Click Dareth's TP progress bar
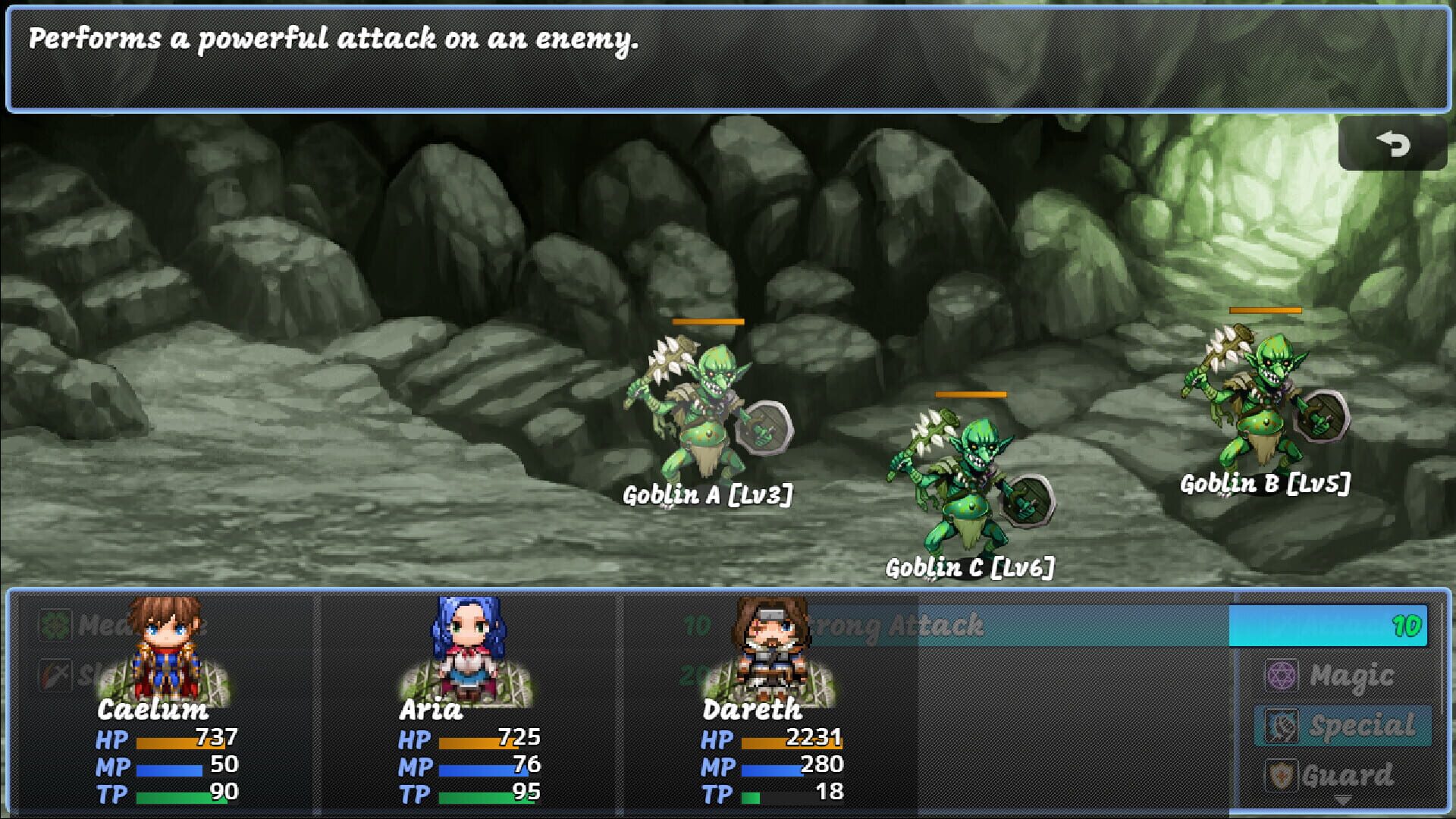Screen dimensions: 1456x819 pyautogui.click(x=796, y=796)
